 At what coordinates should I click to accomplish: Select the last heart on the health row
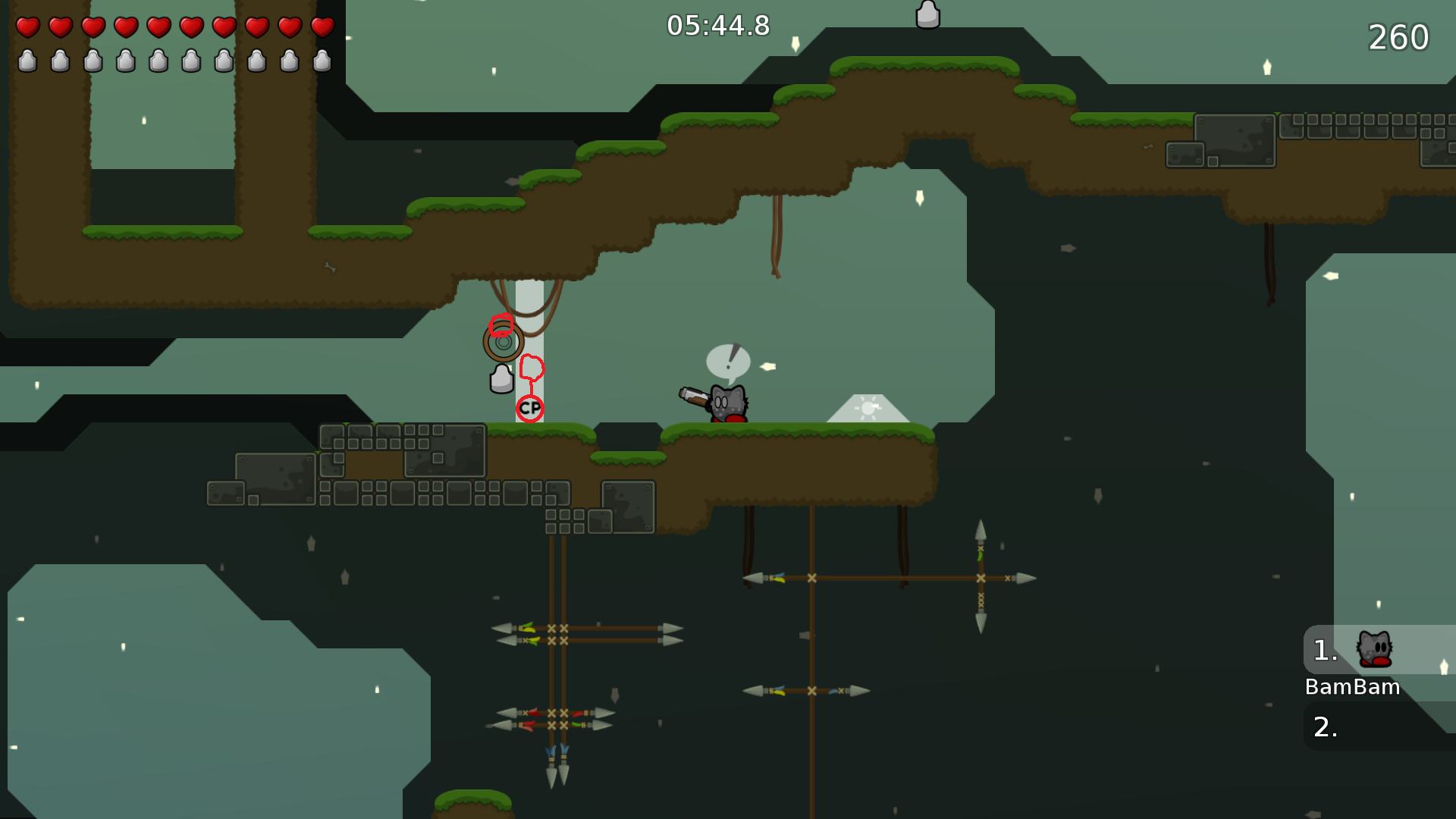point(322,28)
